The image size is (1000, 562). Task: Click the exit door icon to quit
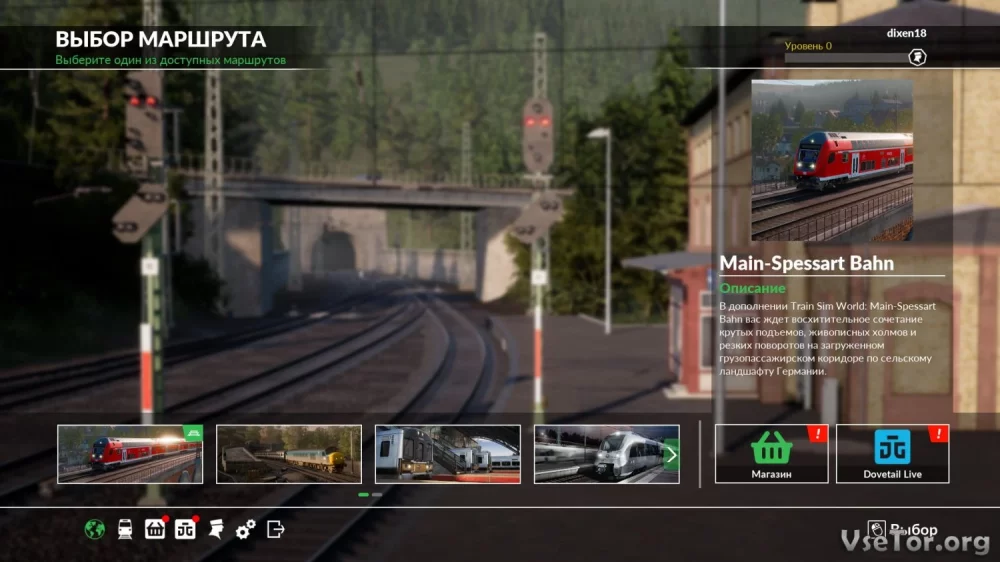point(276,529)
